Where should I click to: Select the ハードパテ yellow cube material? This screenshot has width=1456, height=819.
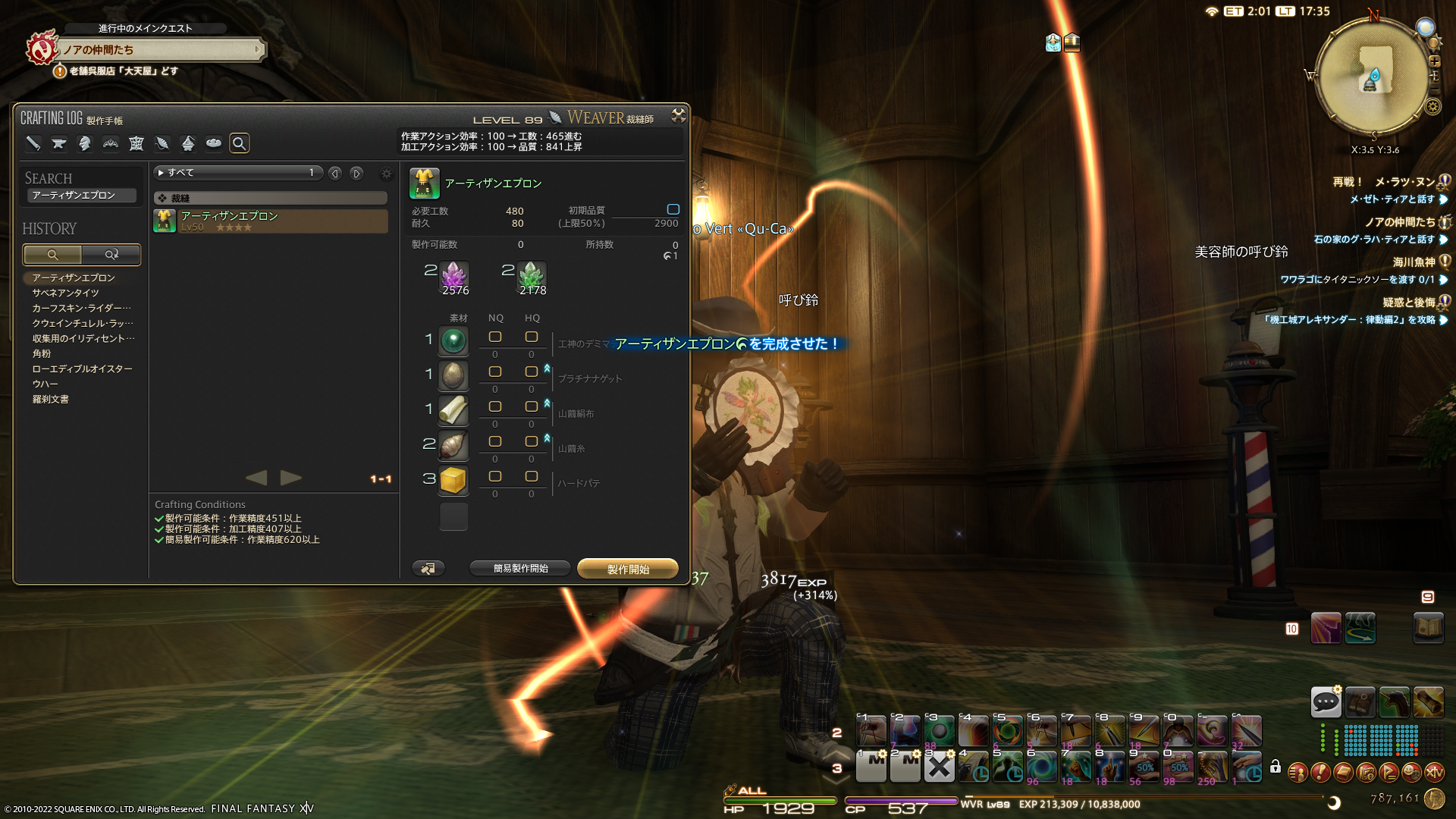(453, 480)
